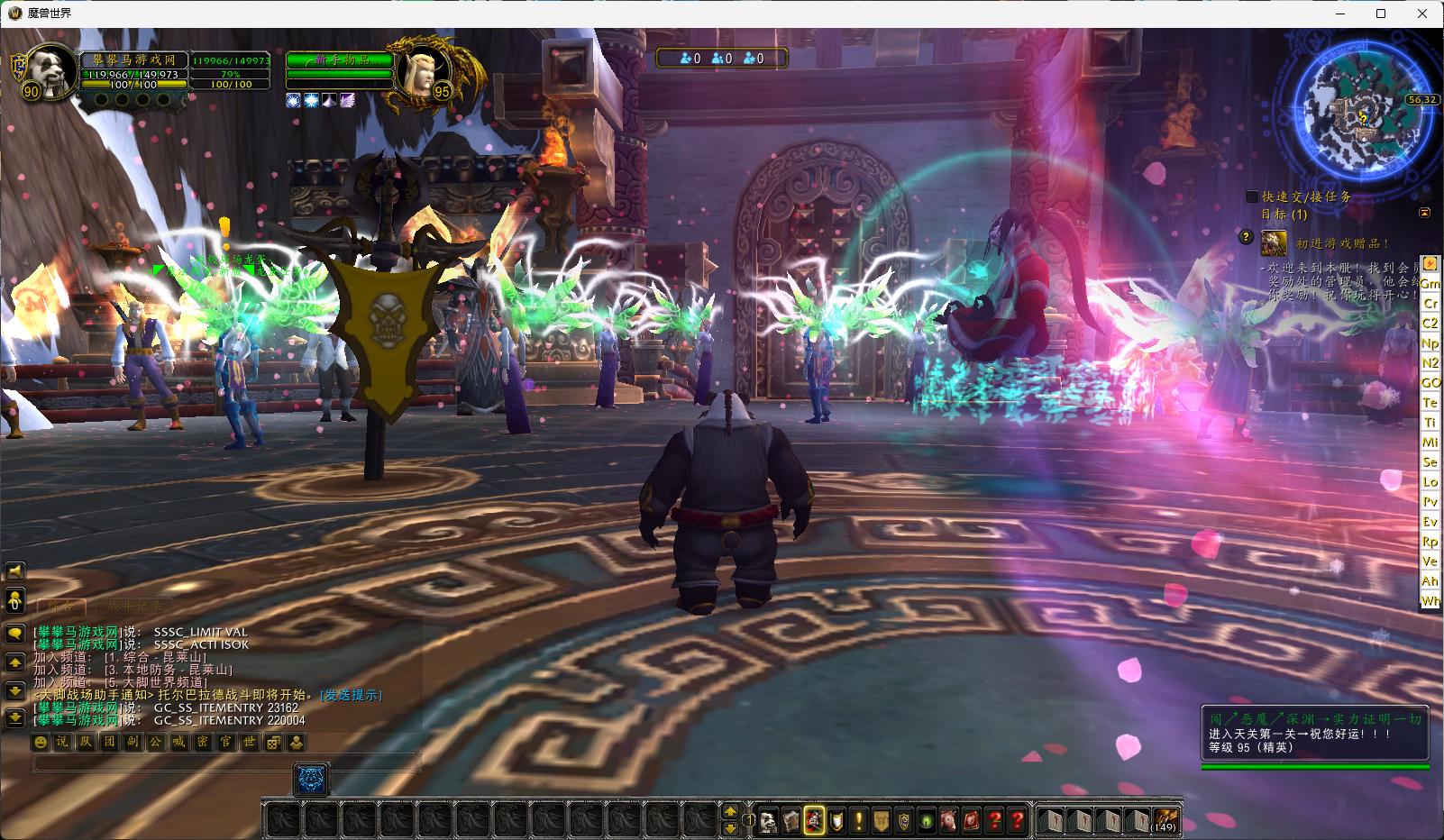Viewport: 1444px width, 840px height.
Task: Choose the 世 world channel button
Action: tap(250, 742)
